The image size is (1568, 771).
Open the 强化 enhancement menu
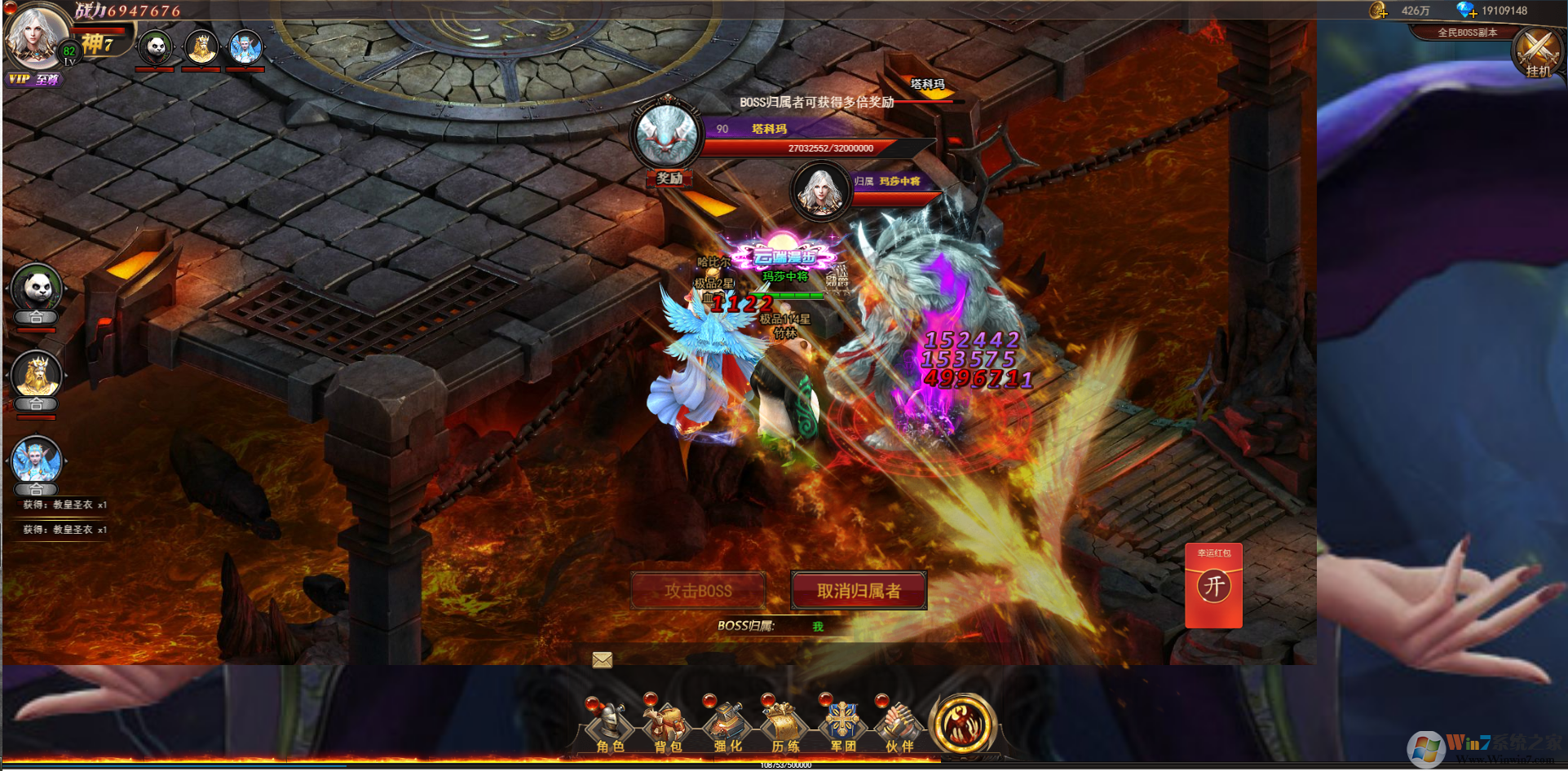tap(727, 726)
